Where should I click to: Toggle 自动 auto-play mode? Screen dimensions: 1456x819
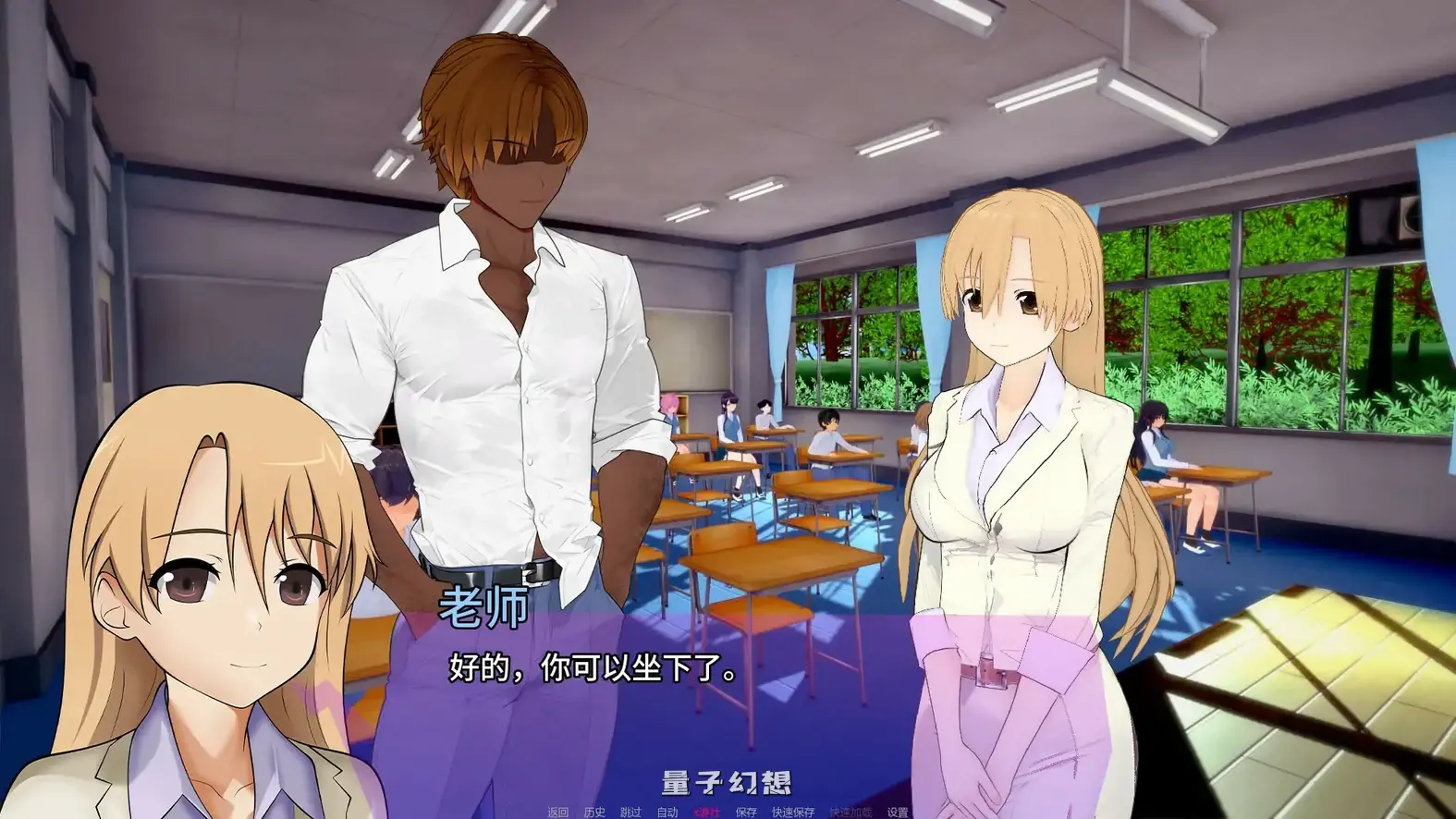pyautogui.click(x=668, y=812)
